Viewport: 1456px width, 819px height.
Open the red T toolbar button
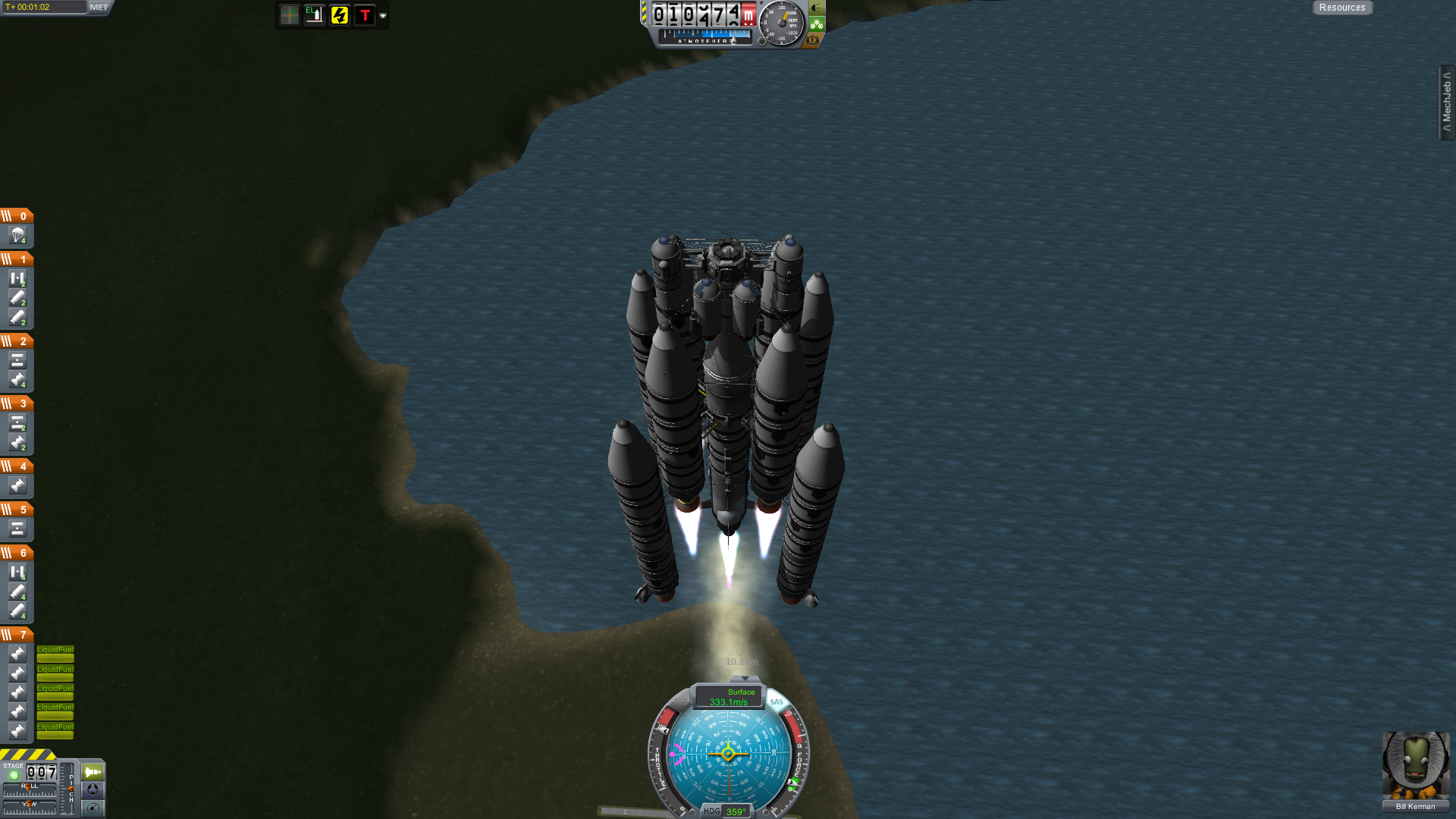365,15
